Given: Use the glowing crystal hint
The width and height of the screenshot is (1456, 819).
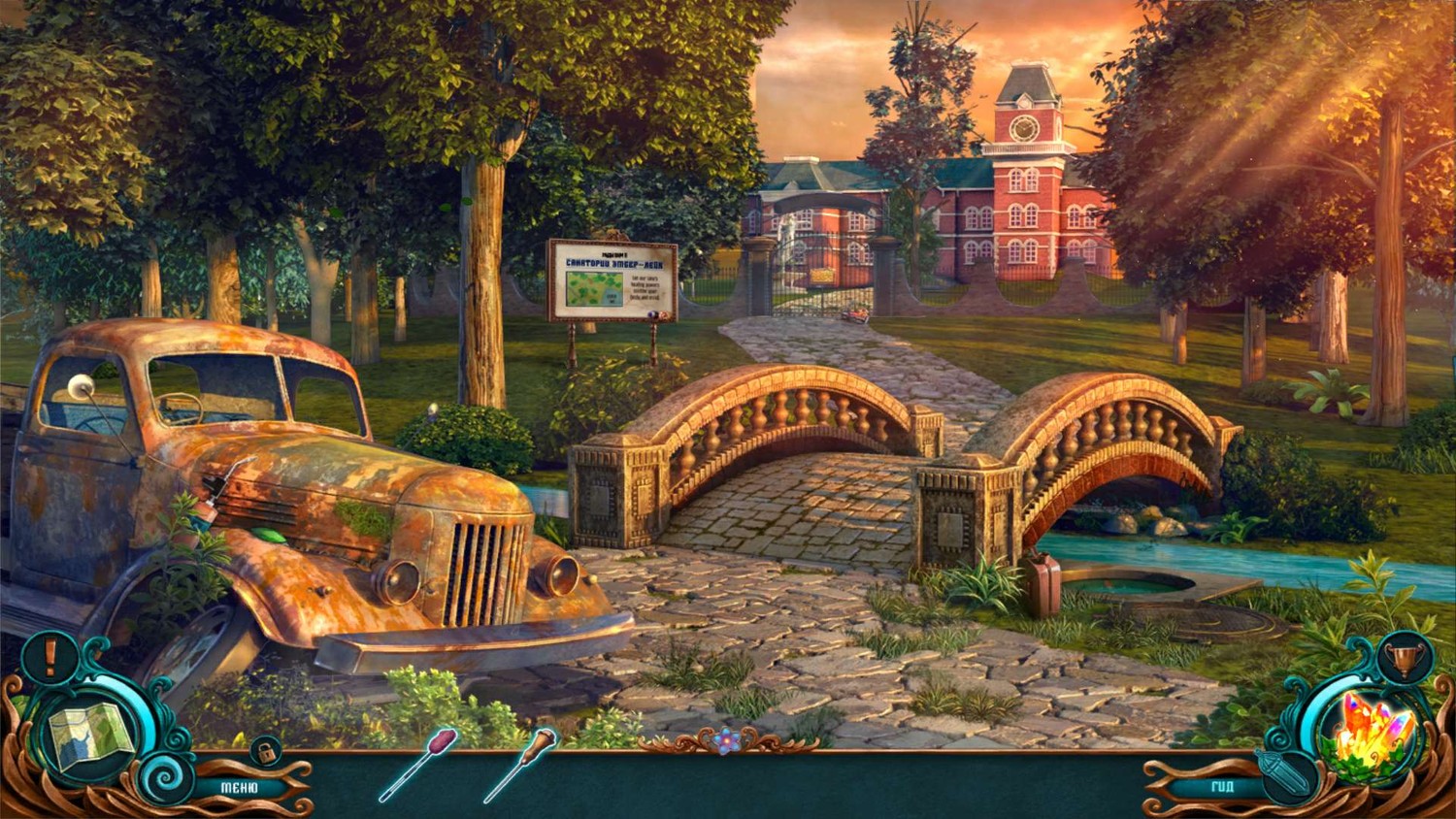Looking at the screenshot, I should tap(1373, 737).
